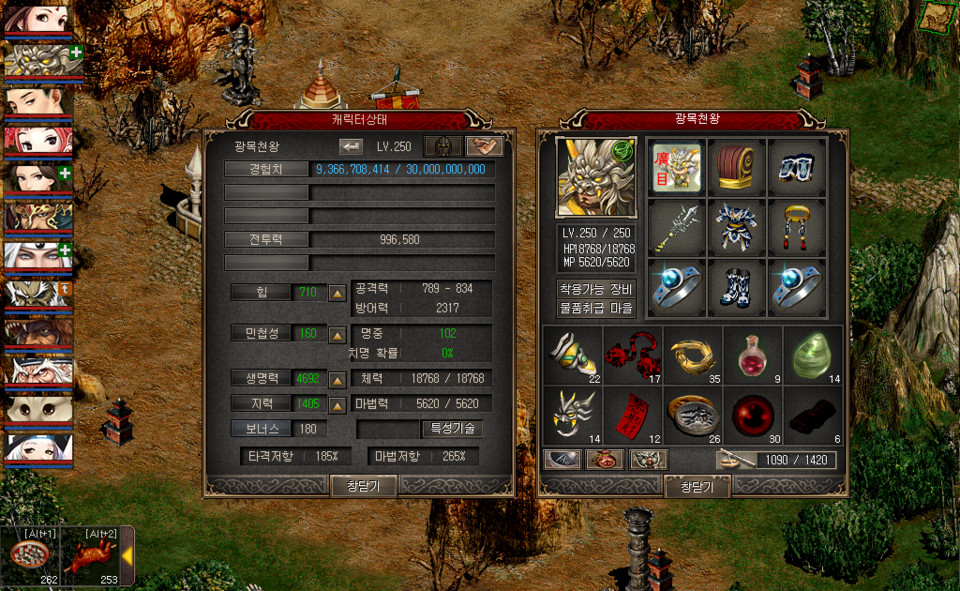Select the equipped spear weapon slot

pos(676,228)
